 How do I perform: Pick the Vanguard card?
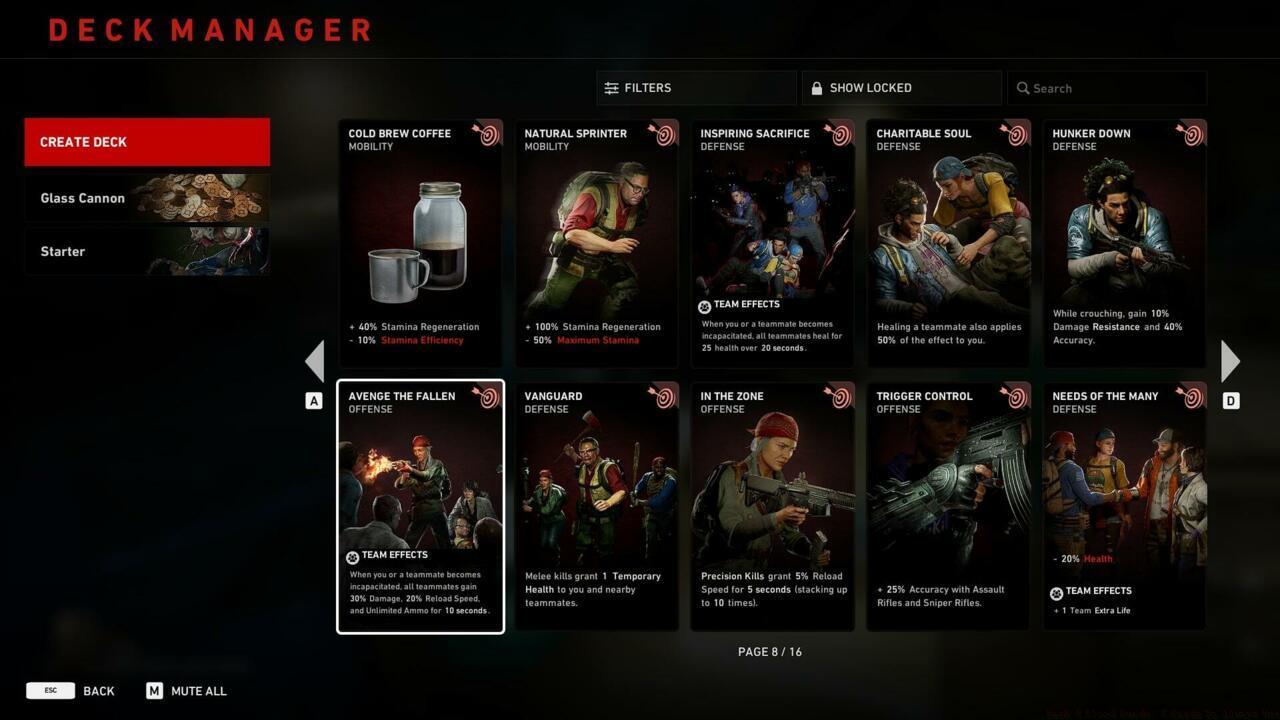(596, 507)
